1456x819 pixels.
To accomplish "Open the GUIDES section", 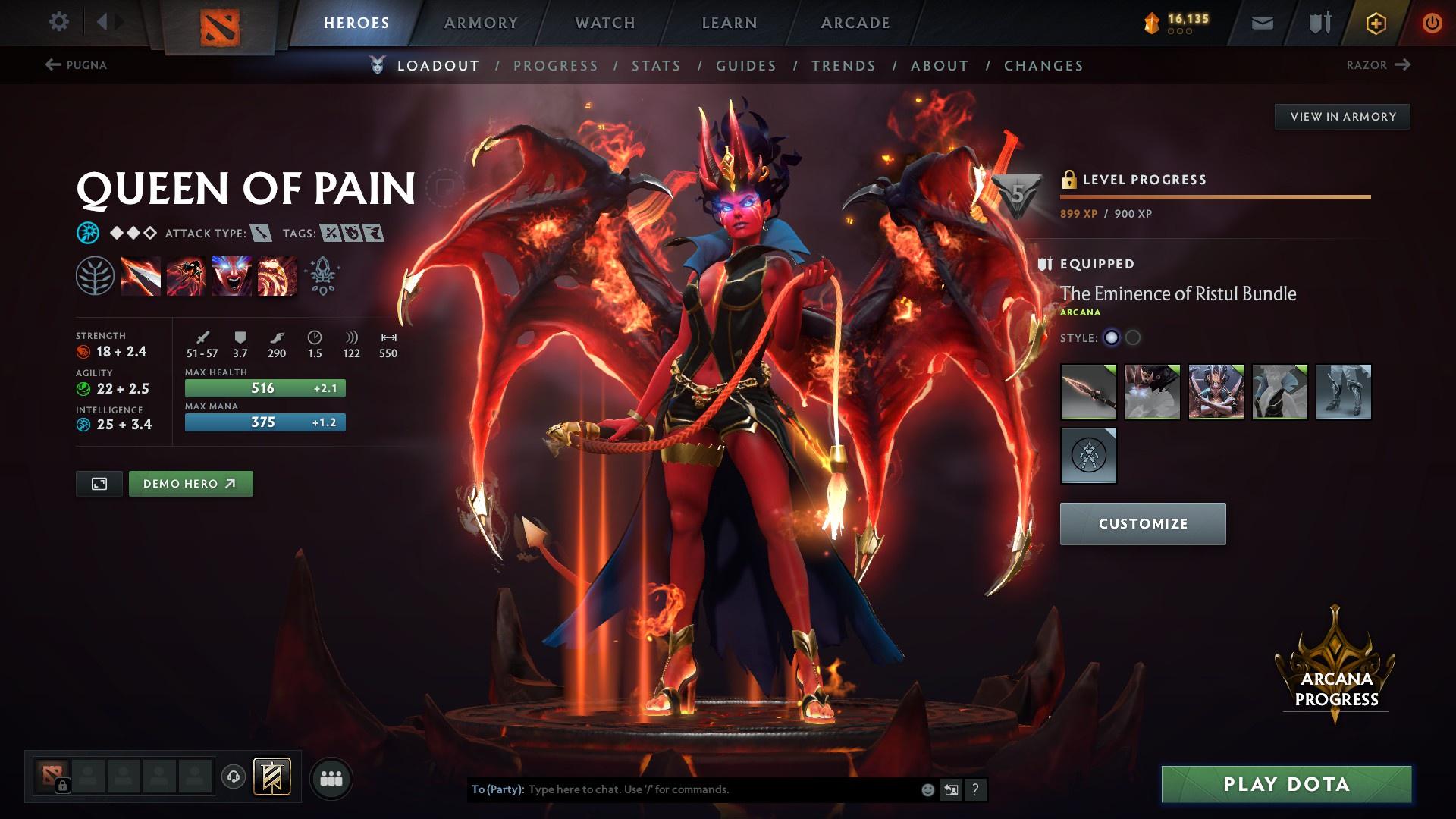I will tap(745, 66).
